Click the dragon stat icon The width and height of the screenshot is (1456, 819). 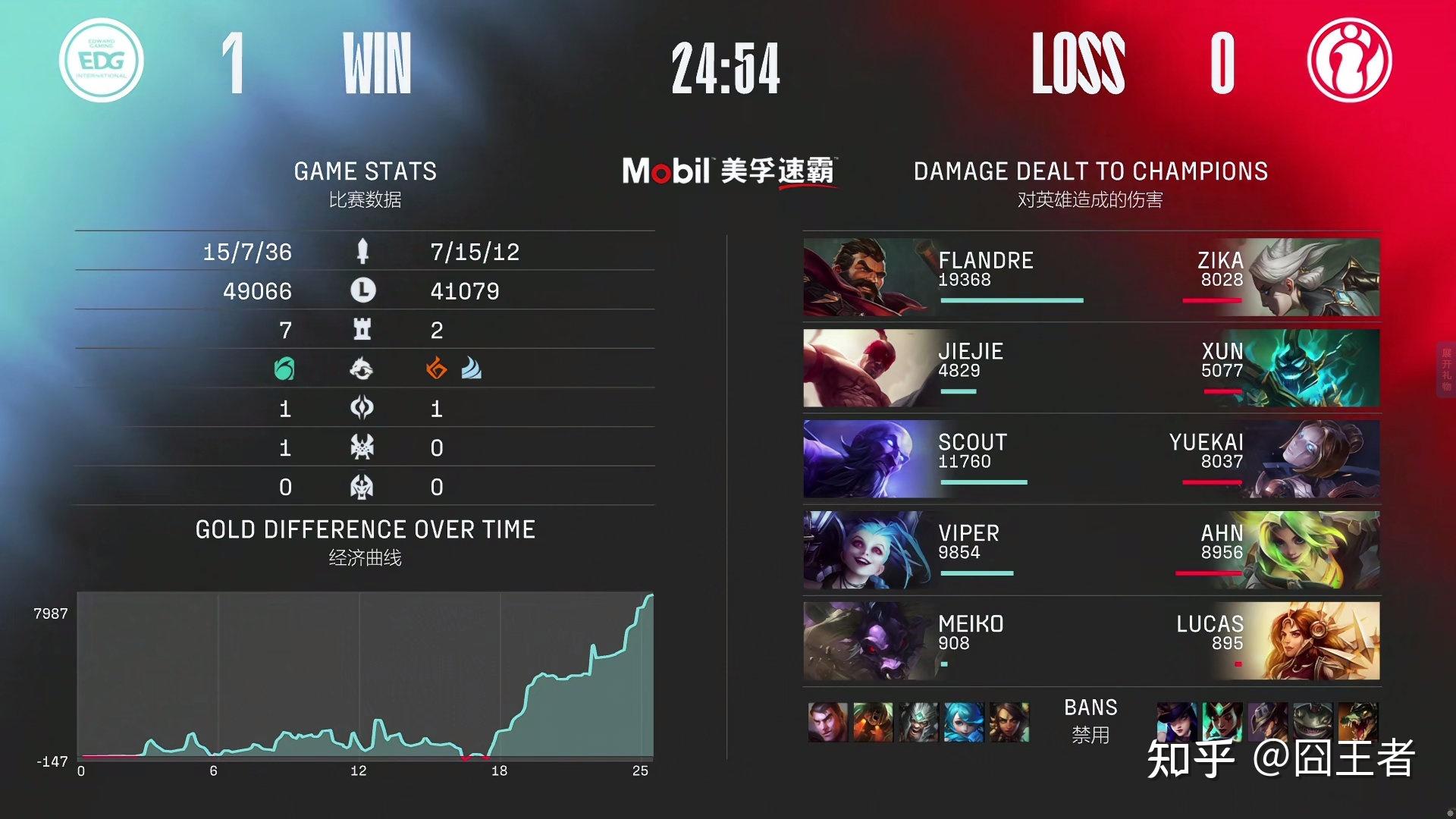point(362,369)
